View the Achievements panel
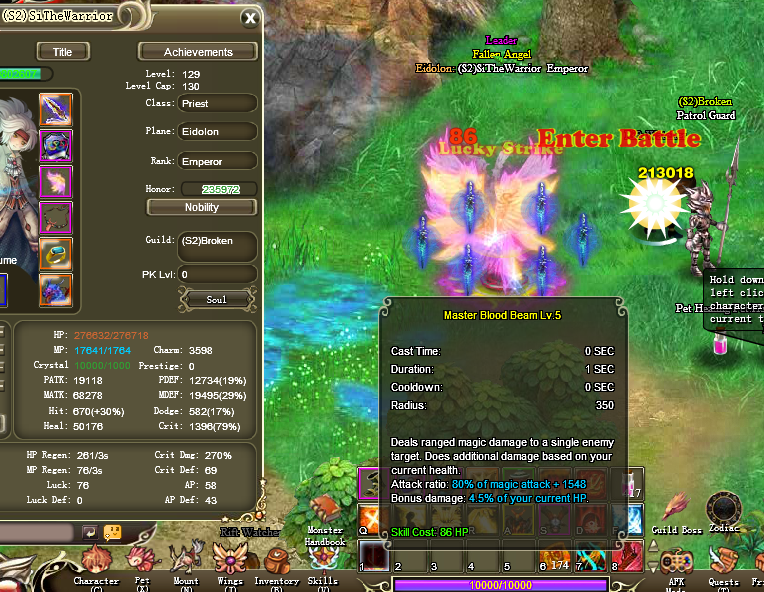Viewport: 764px width, 592px height. click(198, 52)
